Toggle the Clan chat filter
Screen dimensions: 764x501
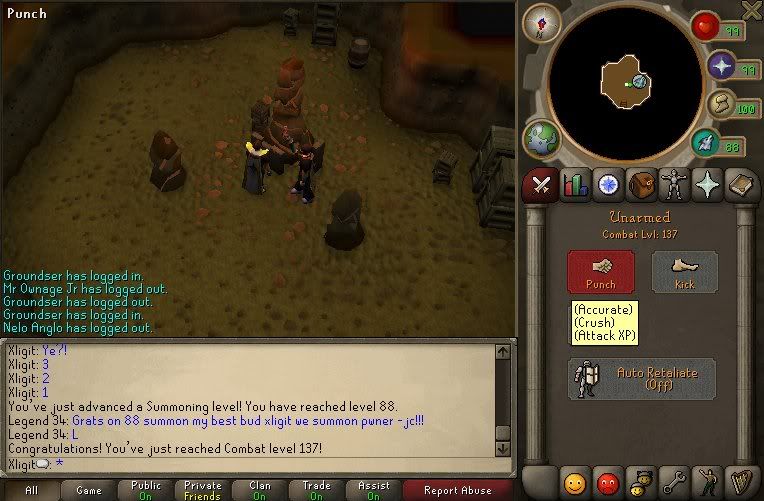click(260, 491)
